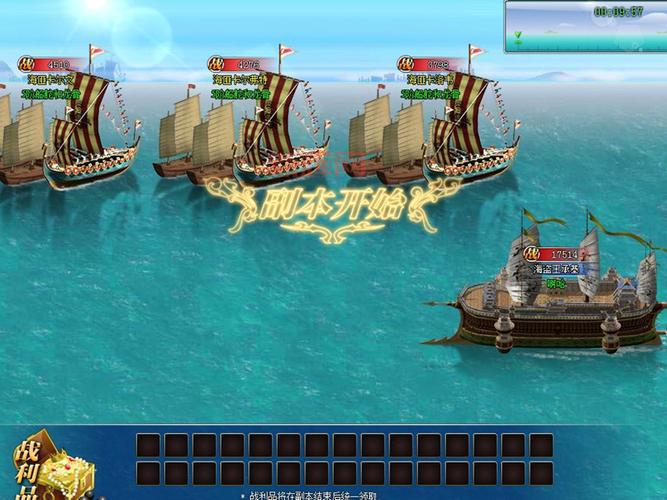Screen dimensions: 667x500
Task: Click the green position marker on the minimap
Action: click(518, 37)
